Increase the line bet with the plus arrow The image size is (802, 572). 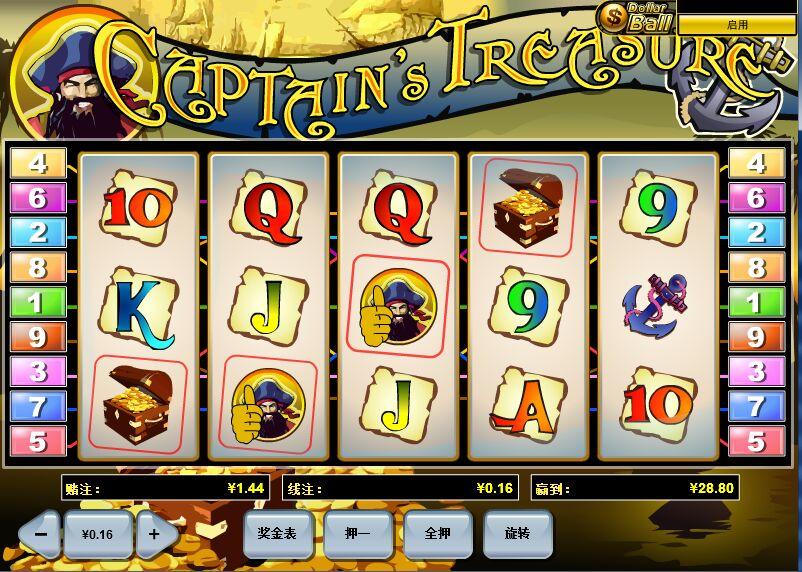[154, 534]
